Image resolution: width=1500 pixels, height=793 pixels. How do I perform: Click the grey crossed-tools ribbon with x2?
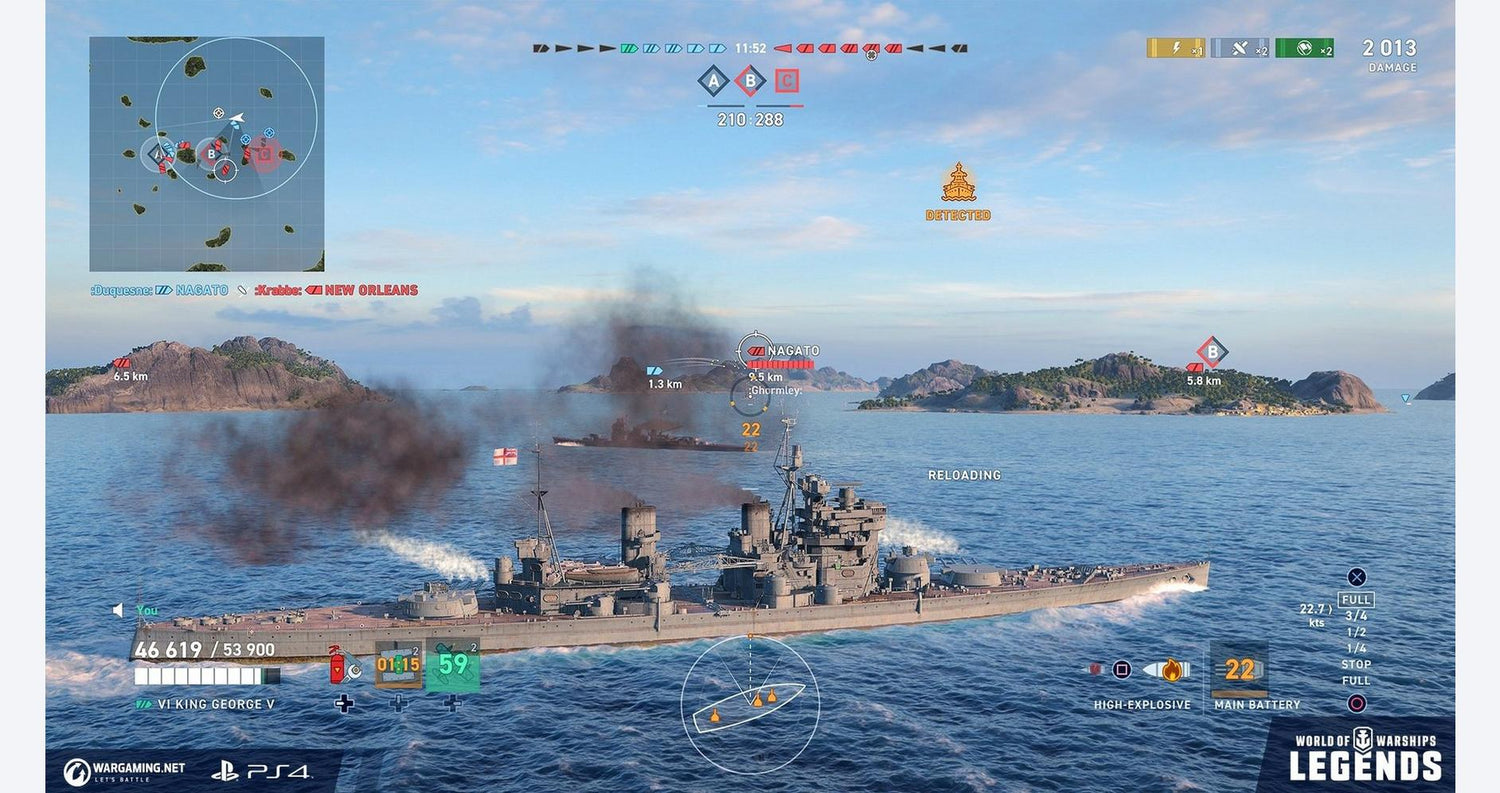pos(1240,48)
